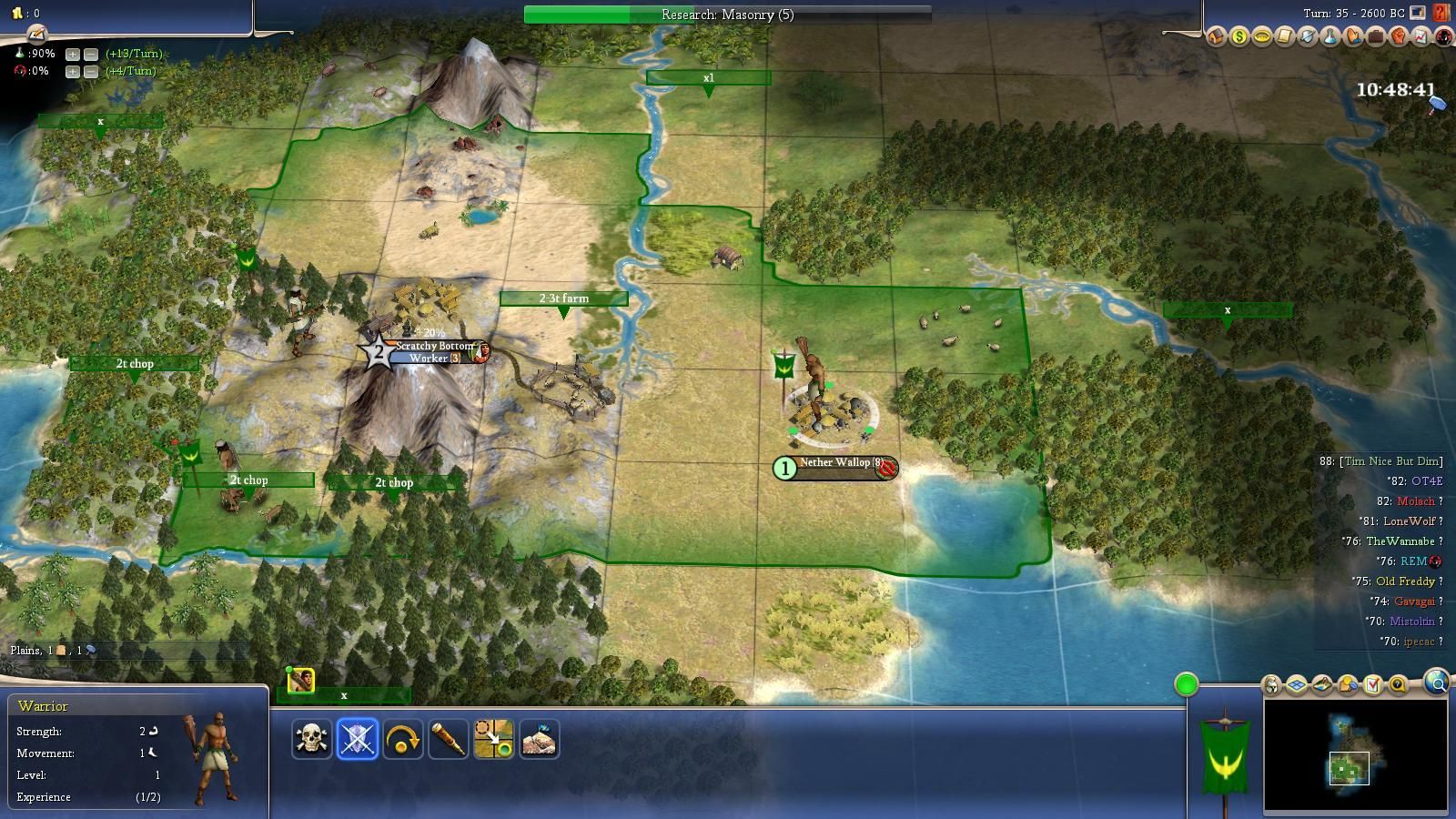The height and width of the screenshot is (819, 1456).
Task: Toggle the checkmark scores display icon
Action: [x=1373, y=684]
